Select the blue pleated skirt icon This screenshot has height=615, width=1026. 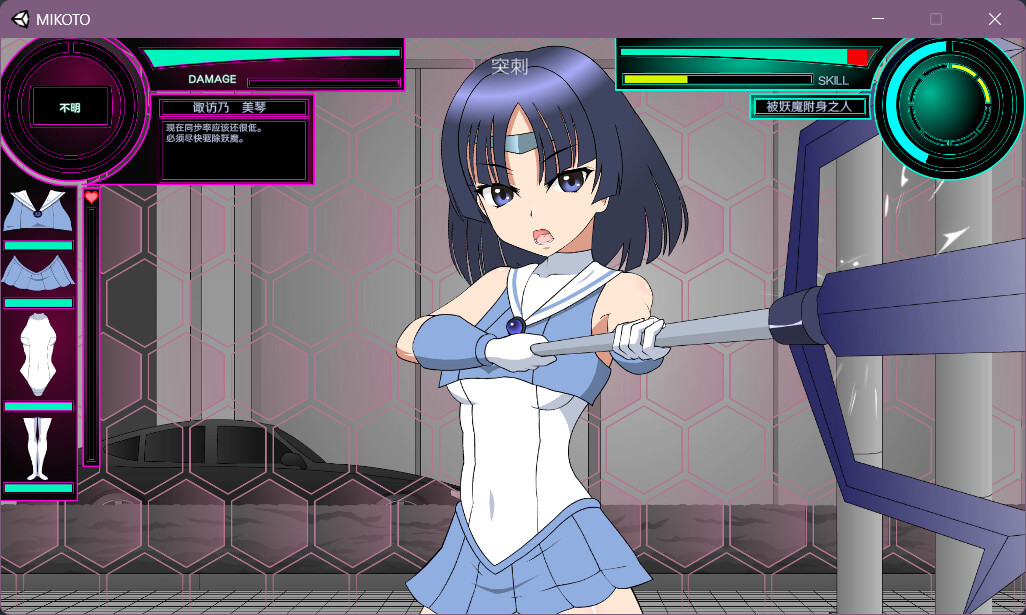coord(37,273)
